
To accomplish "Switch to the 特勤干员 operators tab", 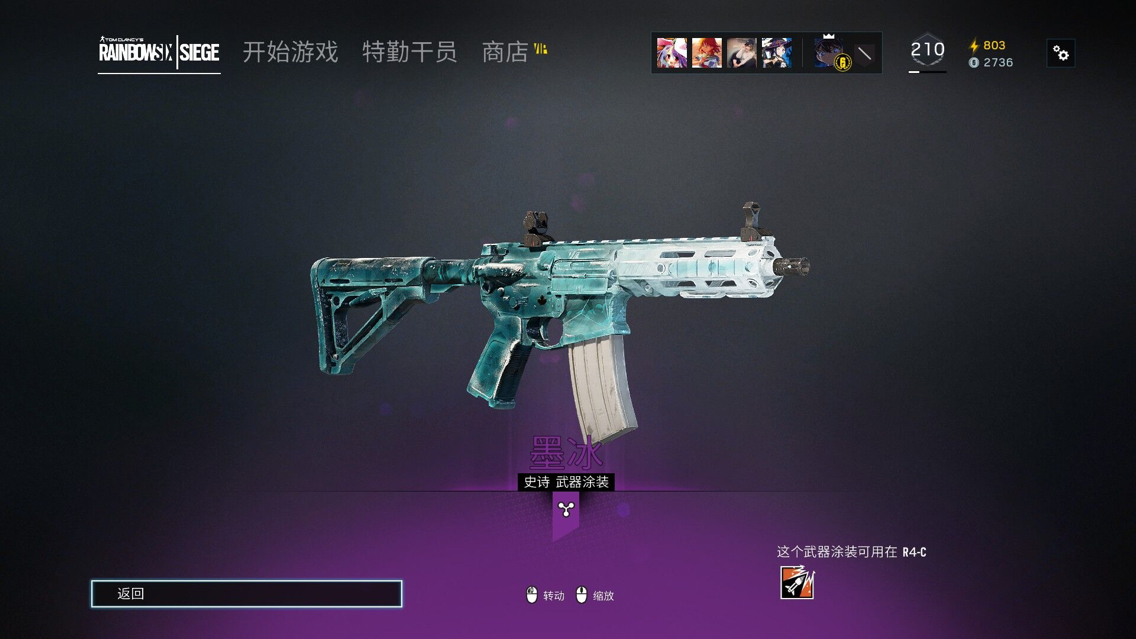I will (409, 52).
